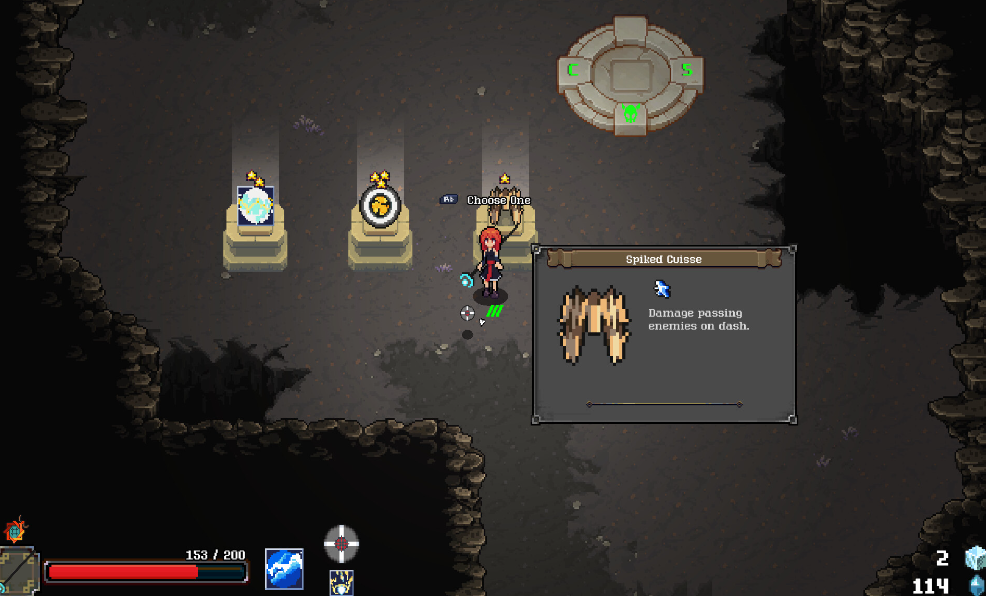Pick the three-star yellow ring reward
Viewport: 986px width, 596px height.
pyautogui.click(x=380, y=206)
